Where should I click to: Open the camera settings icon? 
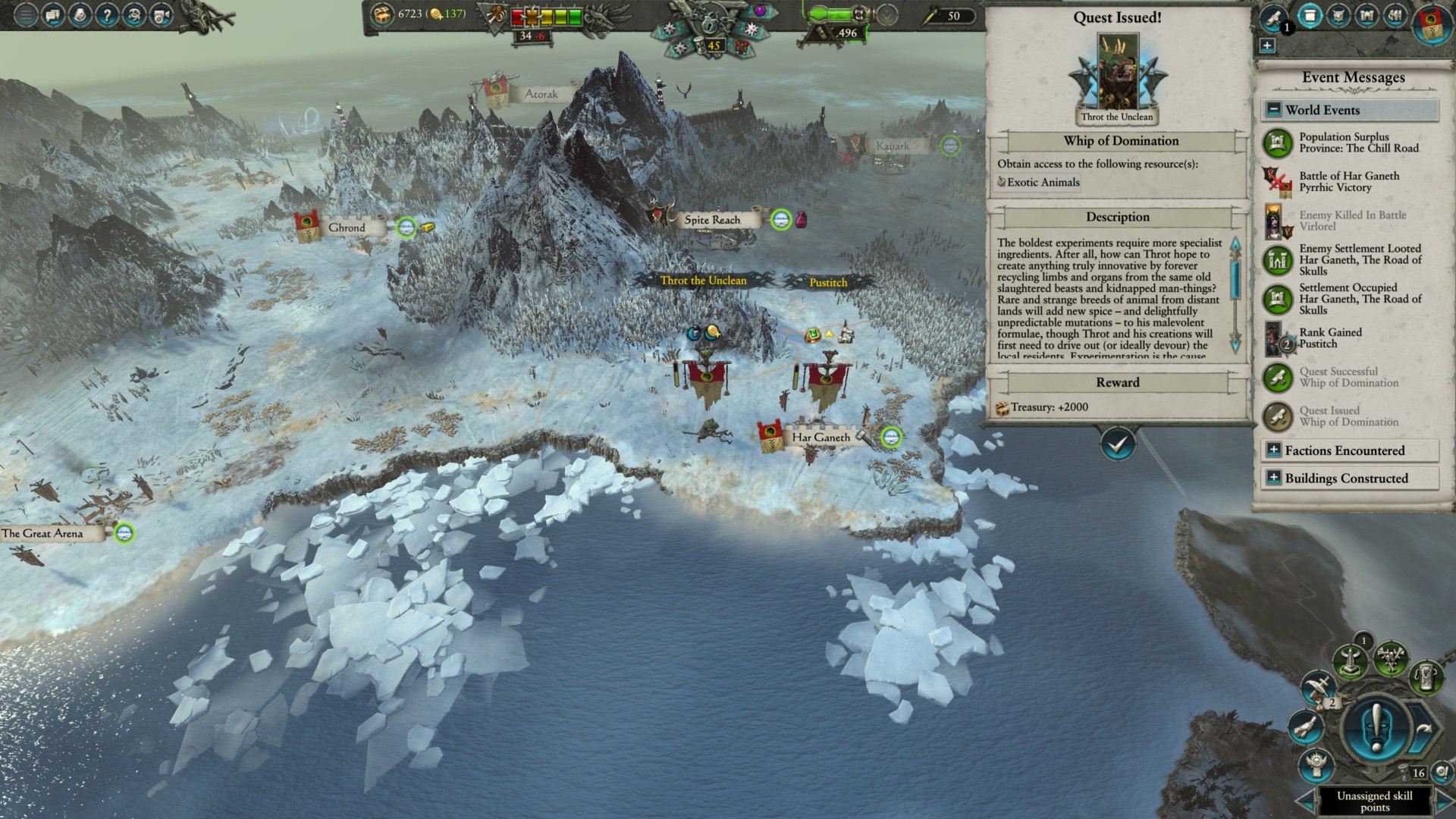point(162,15)
